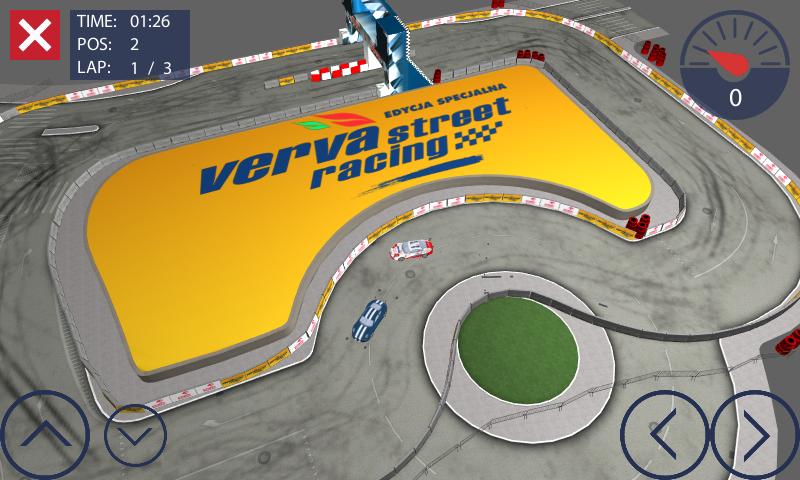Tap the accelerate up-arrow control

42,436
